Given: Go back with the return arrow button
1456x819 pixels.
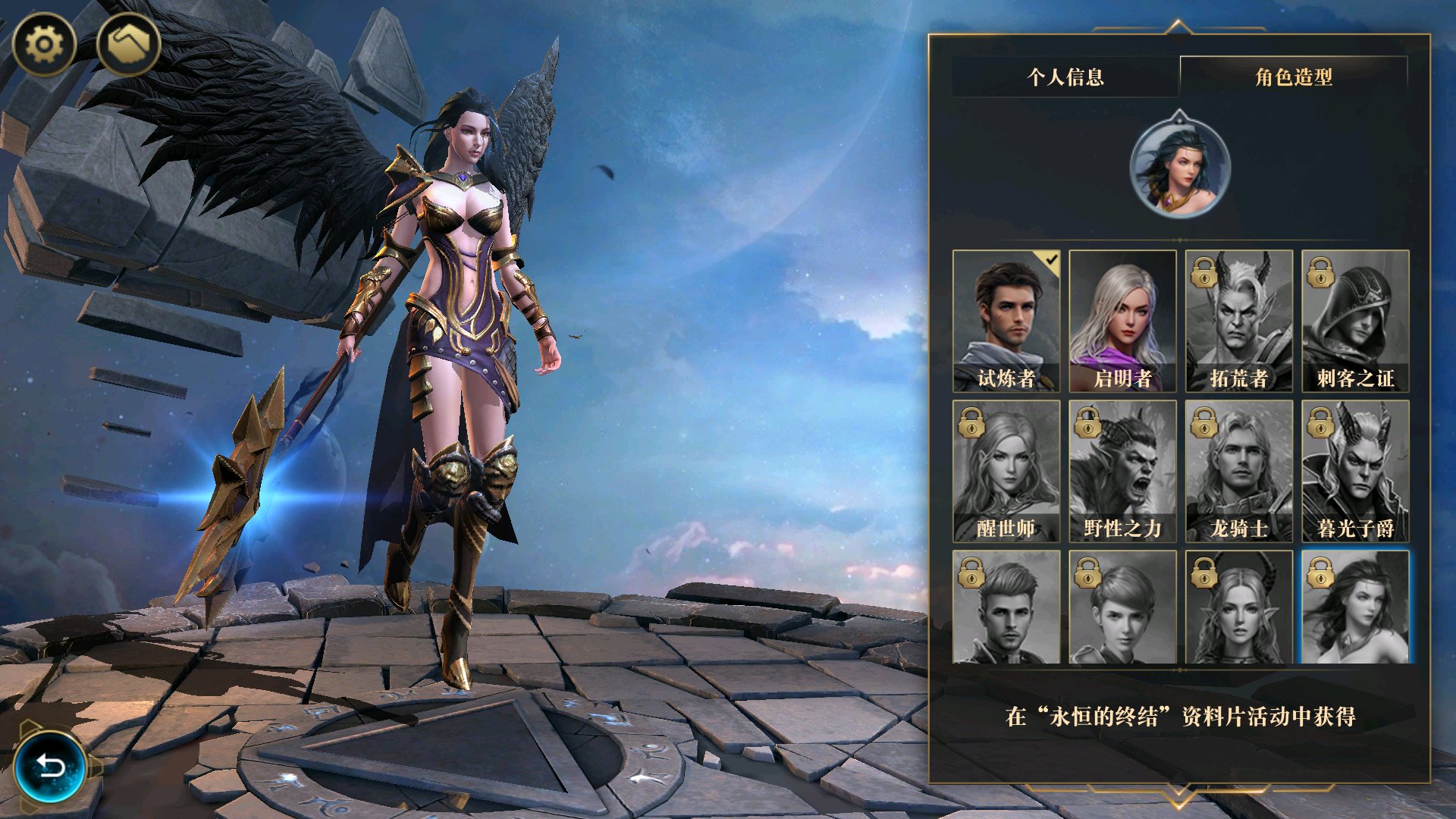Looking at the screenshot, I should tap(50, 767).
